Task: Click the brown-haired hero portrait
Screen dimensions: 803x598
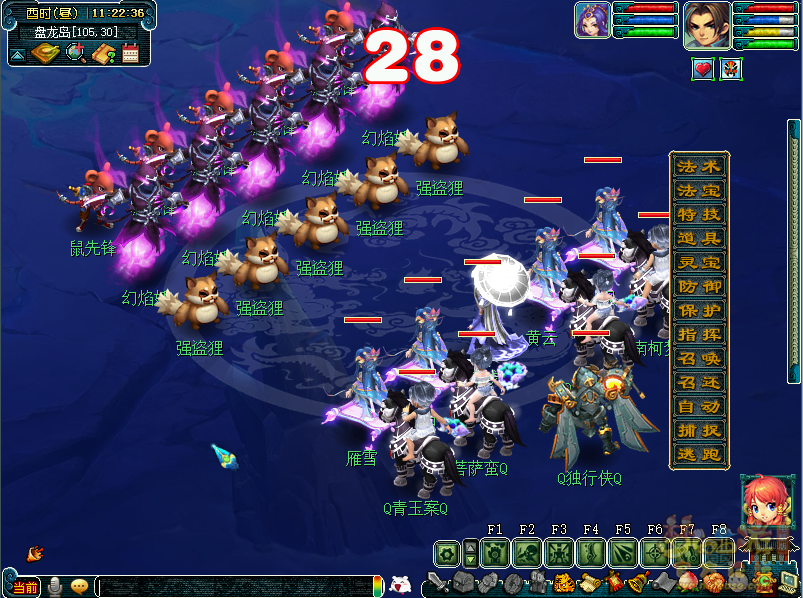Action: pyautogui.click(x=706, y=24)
